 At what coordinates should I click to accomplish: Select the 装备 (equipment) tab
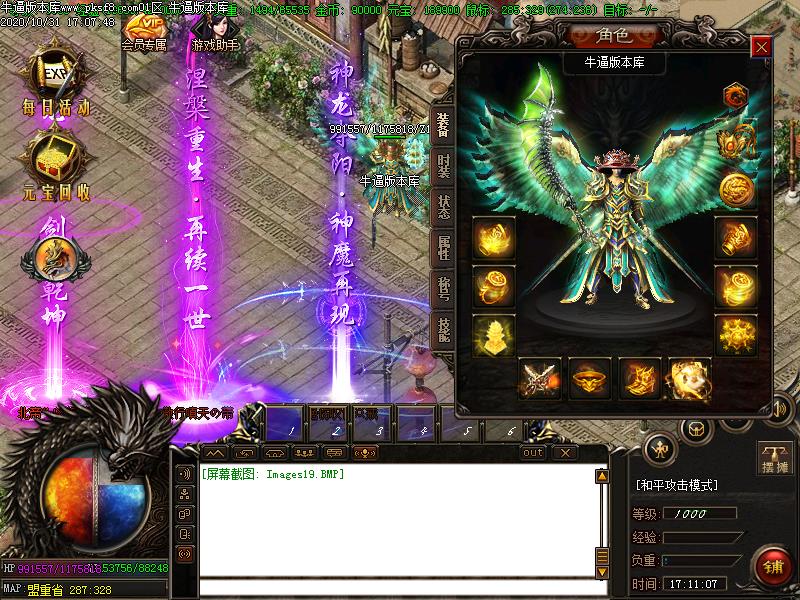[x=443, y=124]
